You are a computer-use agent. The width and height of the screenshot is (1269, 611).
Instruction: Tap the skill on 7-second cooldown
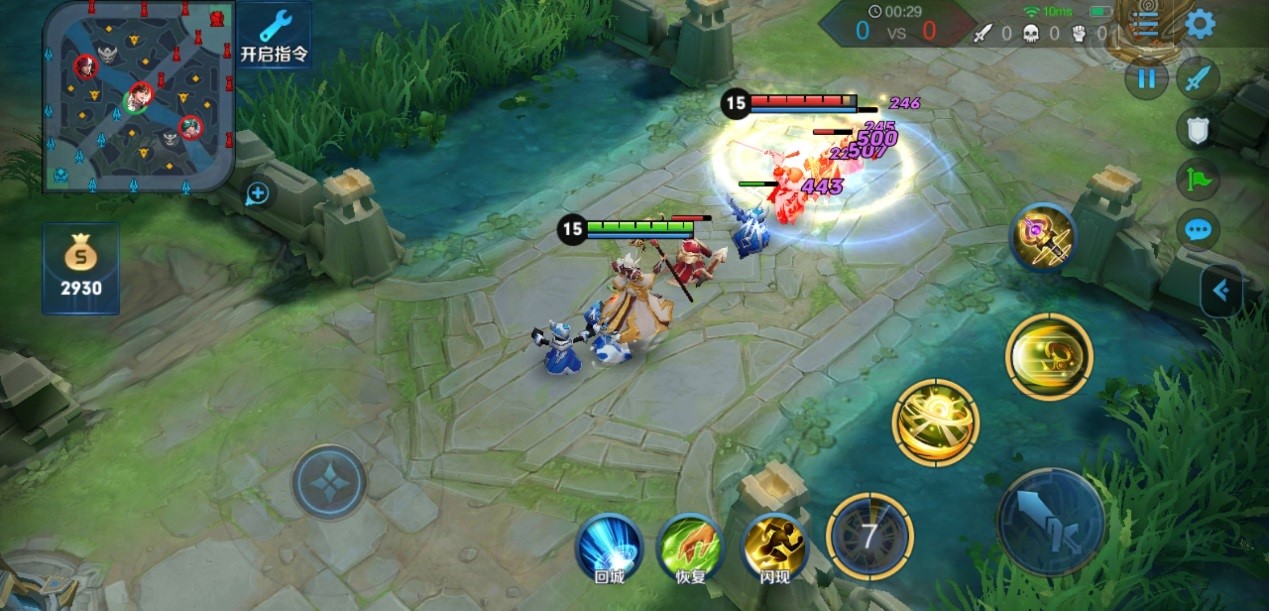point(869,536)
